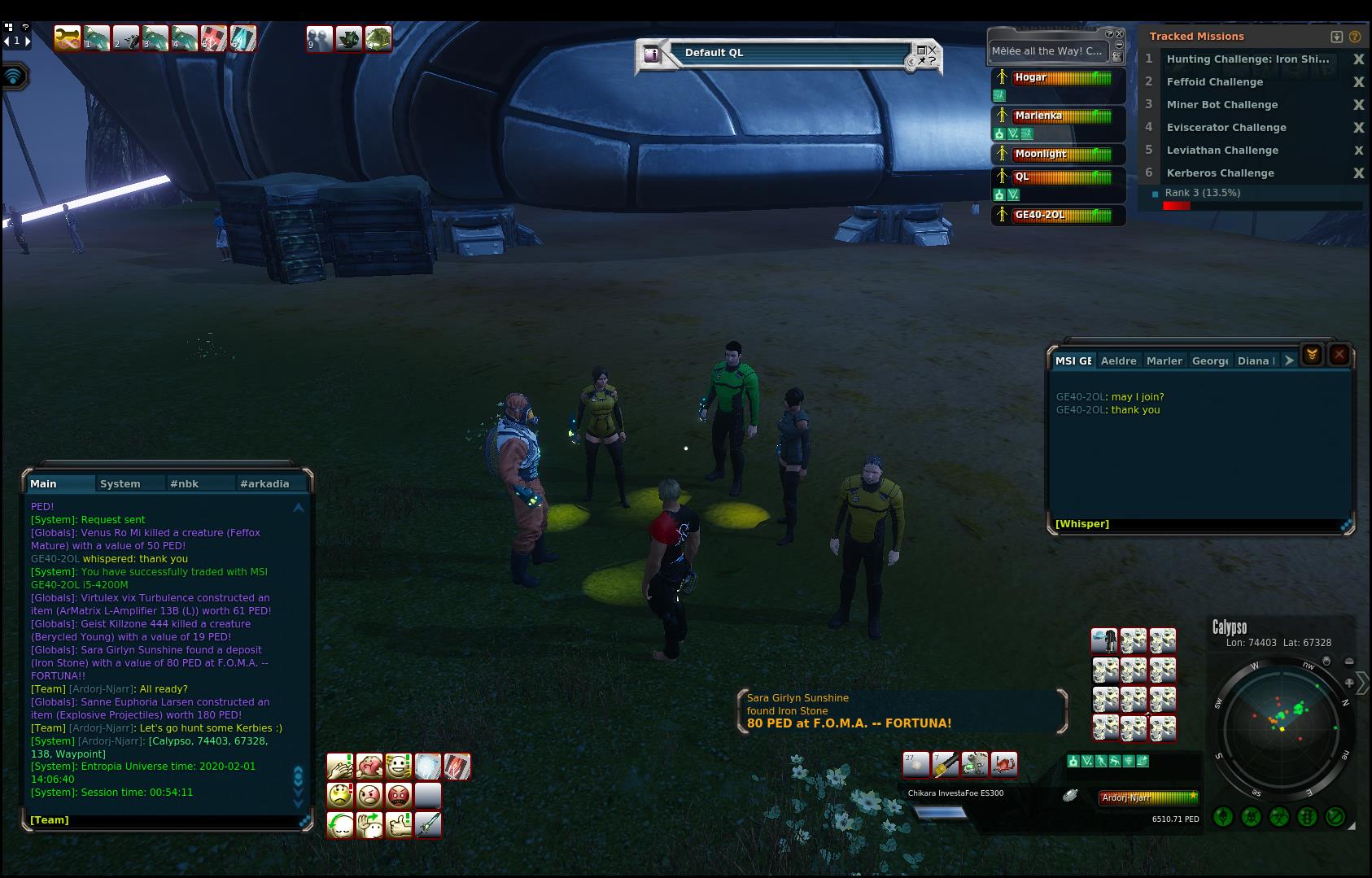The height and width of the screenshot is (878, 1372).
Task: Open the #nbk chat channel tab
Action: [185, 483]
